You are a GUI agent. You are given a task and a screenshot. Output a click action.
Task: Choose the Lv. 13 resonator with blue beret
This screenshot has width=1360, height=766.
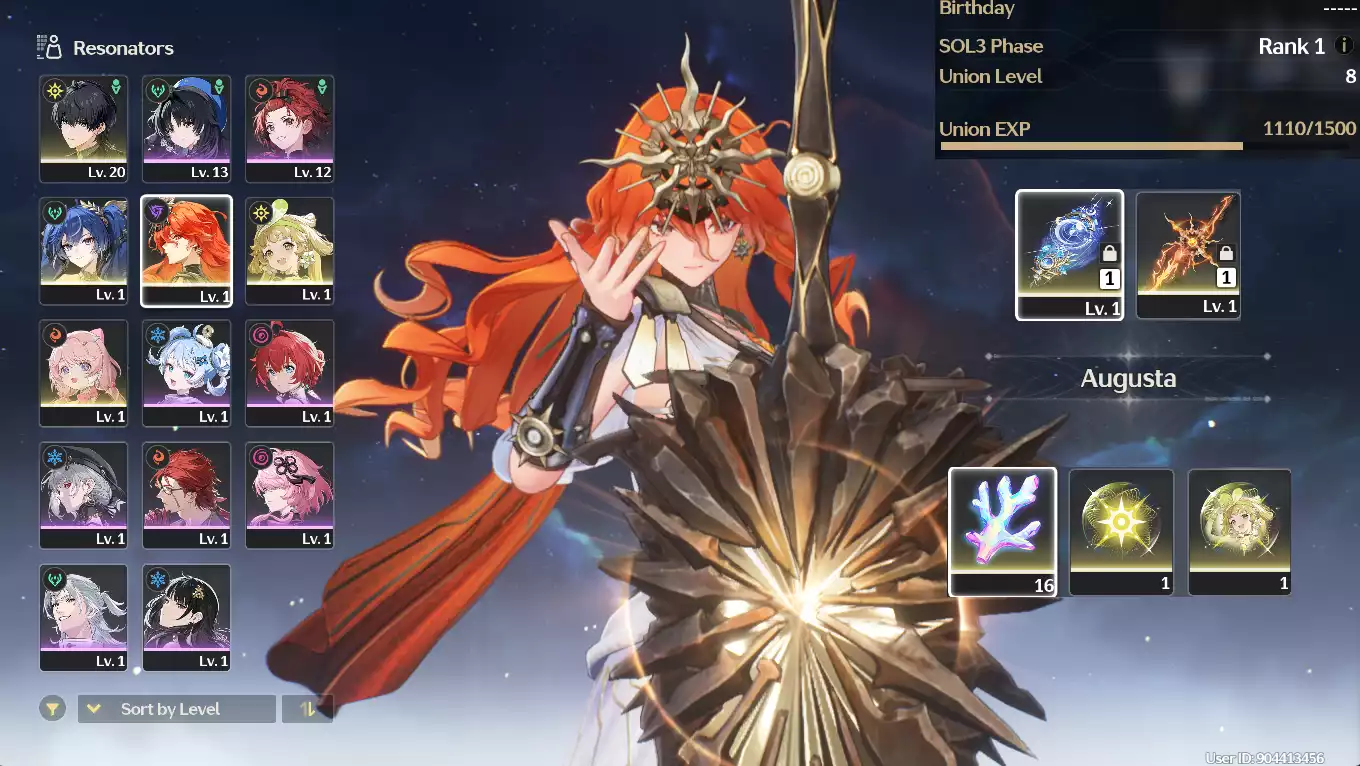click(x=187, y=128)
